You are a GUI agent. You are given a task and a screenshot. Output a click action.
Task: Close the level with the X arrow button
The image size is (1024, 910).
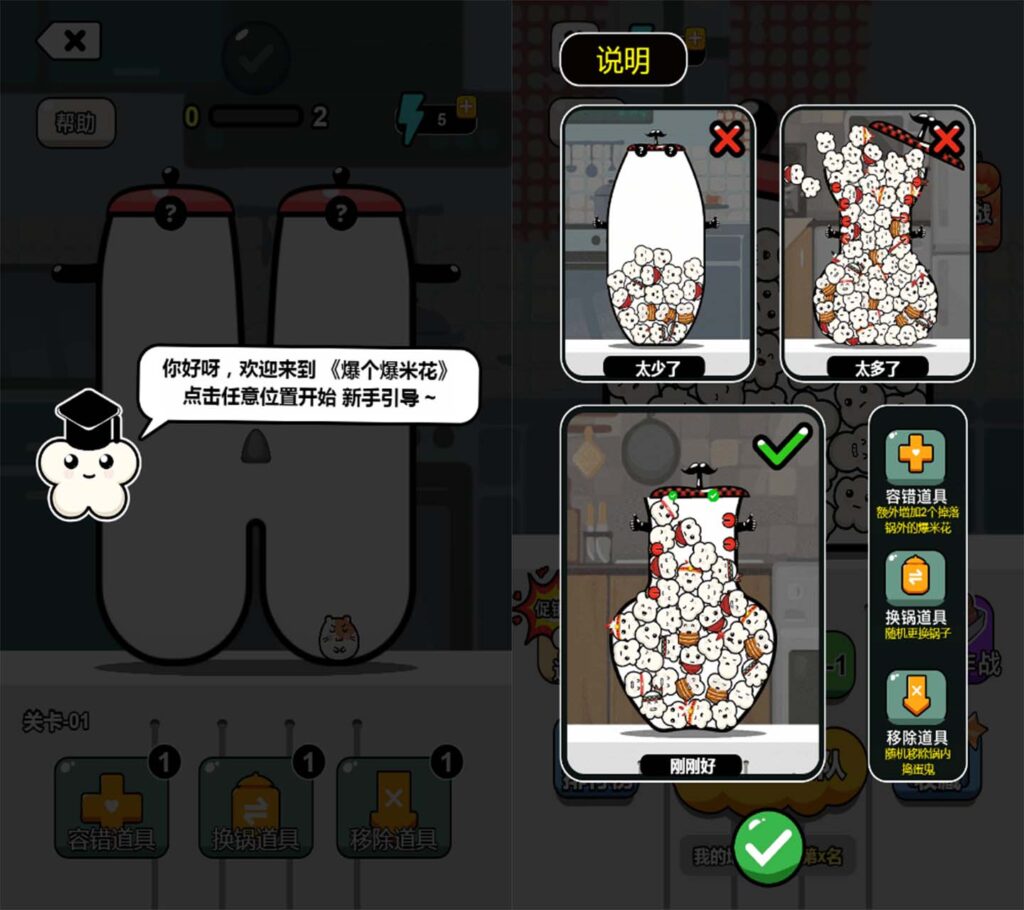tap(69, 41)
